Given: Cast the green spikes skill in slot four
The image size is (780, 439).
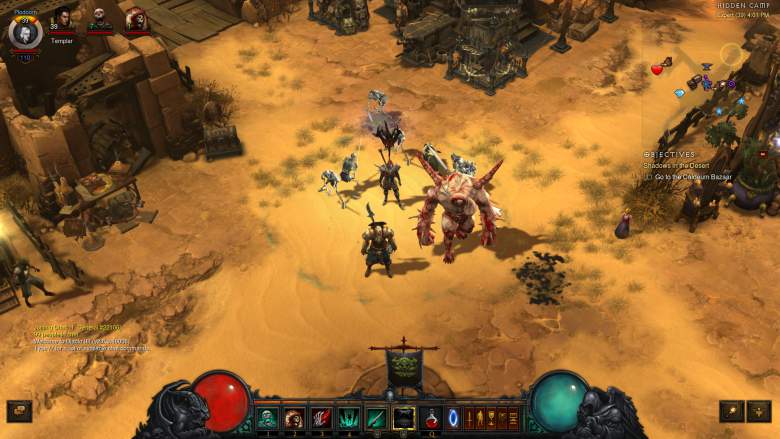Looking at the screenshot, I should pyautogui.click(x=349, y=418).
